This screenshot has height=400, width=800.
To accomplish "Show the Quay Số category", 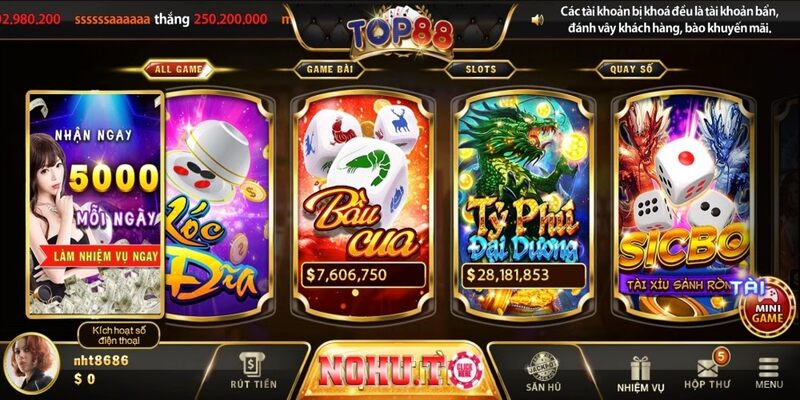I will coord(630,69).
